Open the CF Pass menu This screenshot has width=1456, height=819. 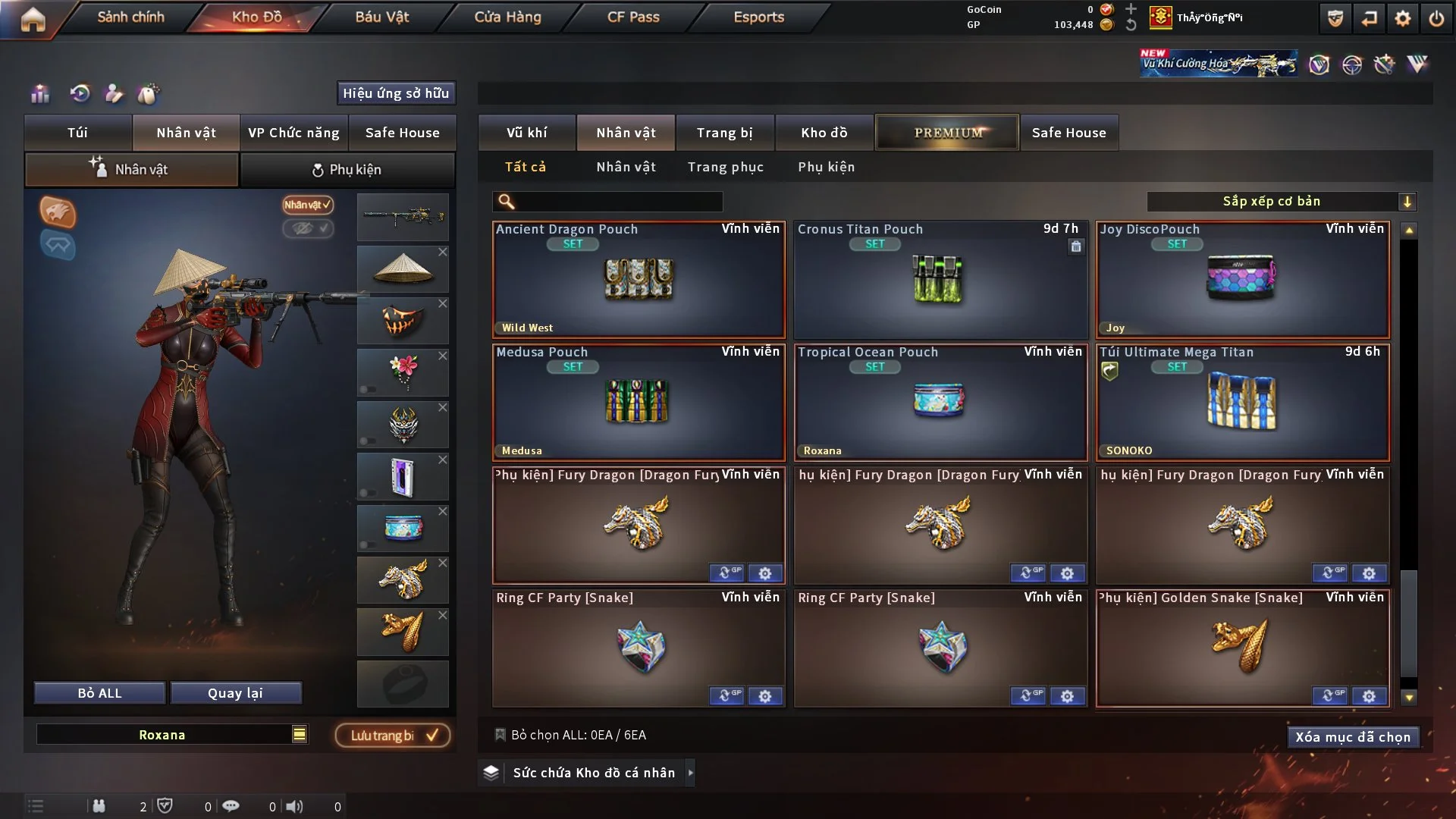(633, 17)
